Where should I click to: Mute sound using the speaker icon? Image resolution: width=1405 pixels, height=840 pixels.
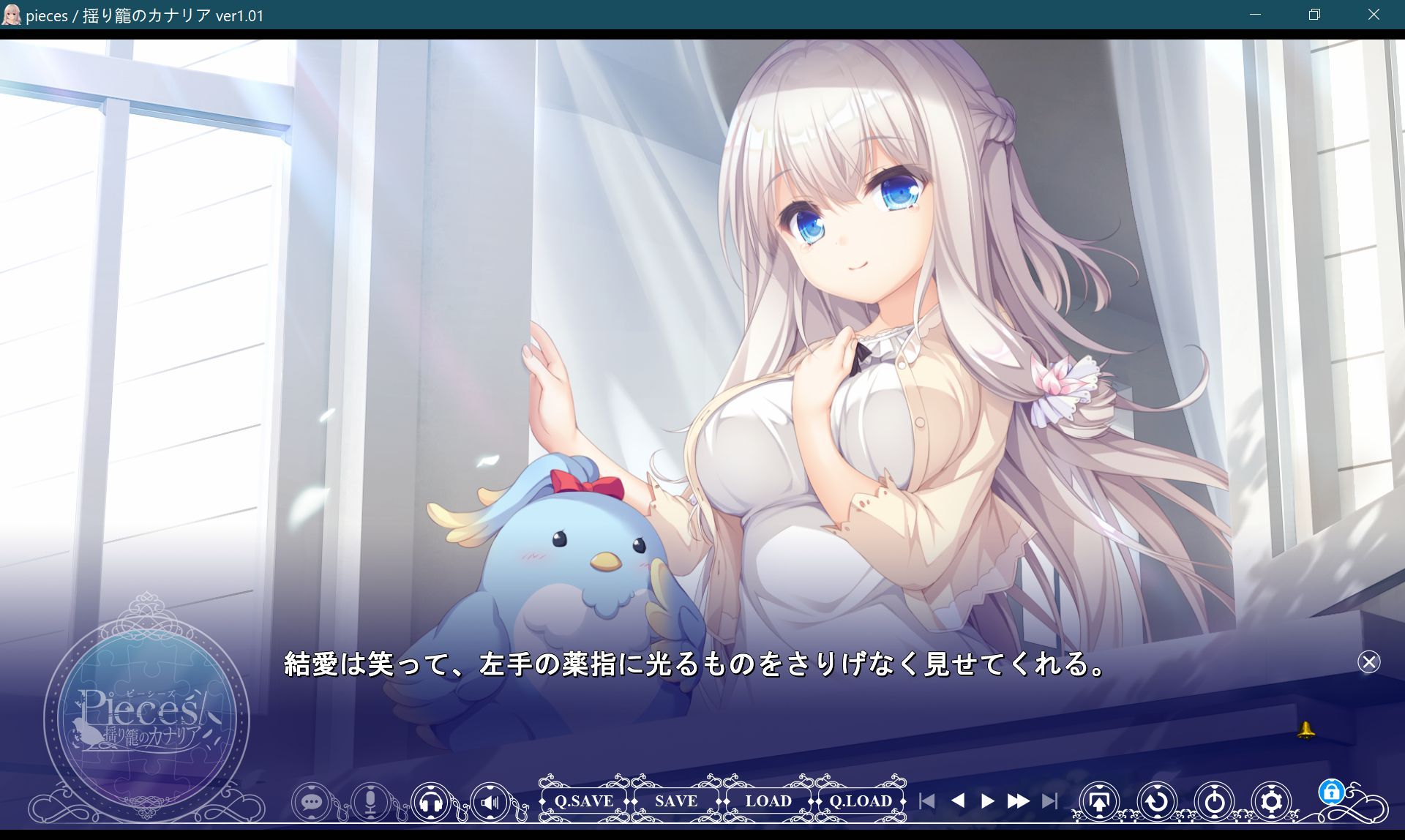[489, 801]
